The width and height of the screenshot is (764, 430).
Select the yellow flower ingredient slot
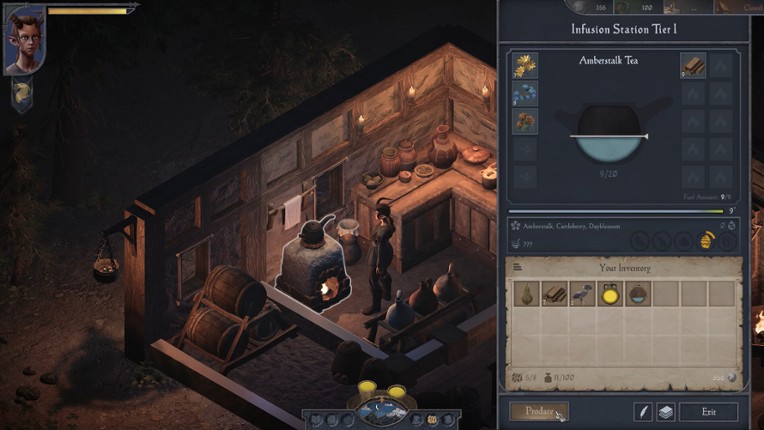[524, 65]
